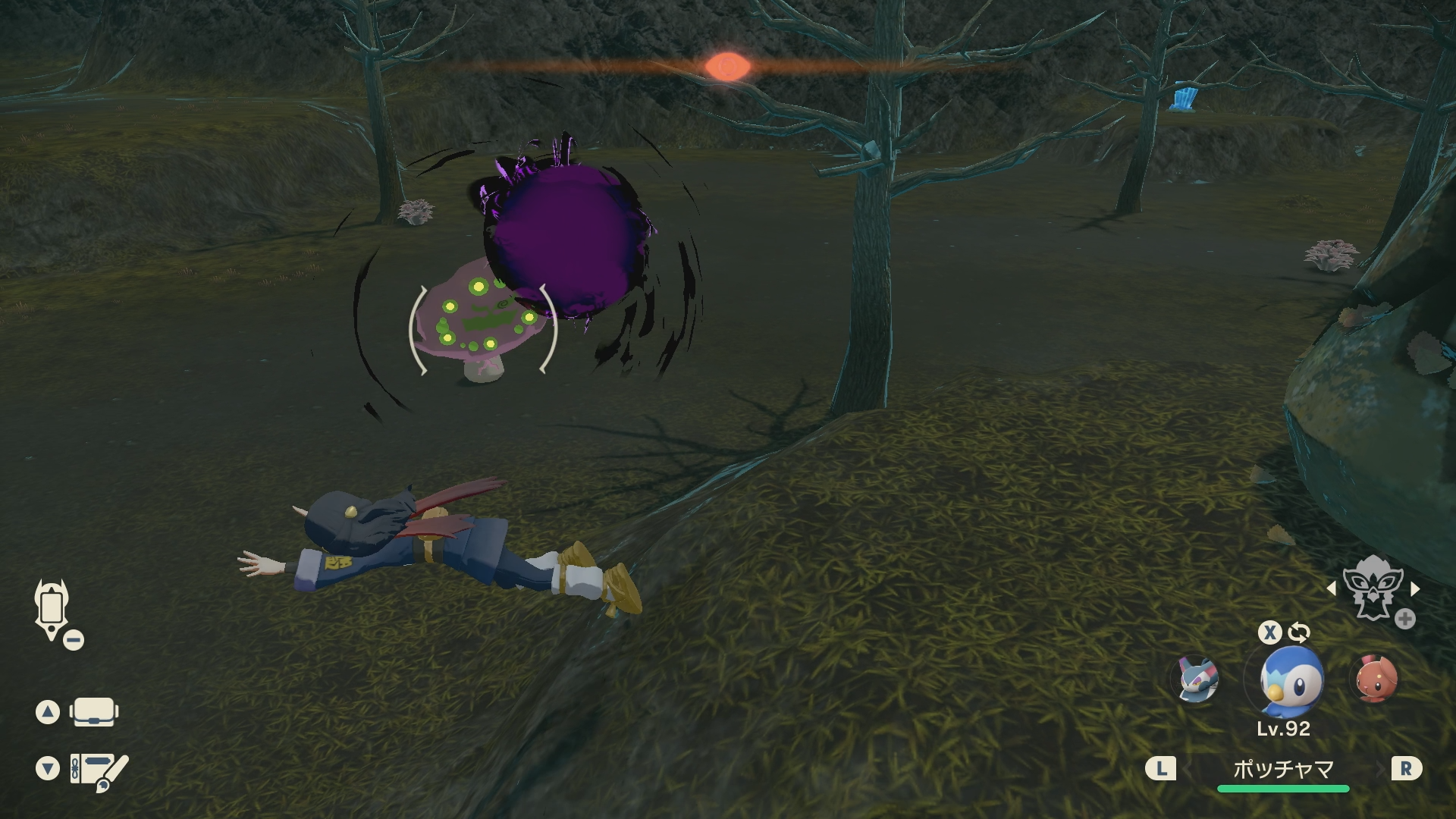Select the Piplup party portrait
Screen dimensions: 1456x819
point(1291,681)
